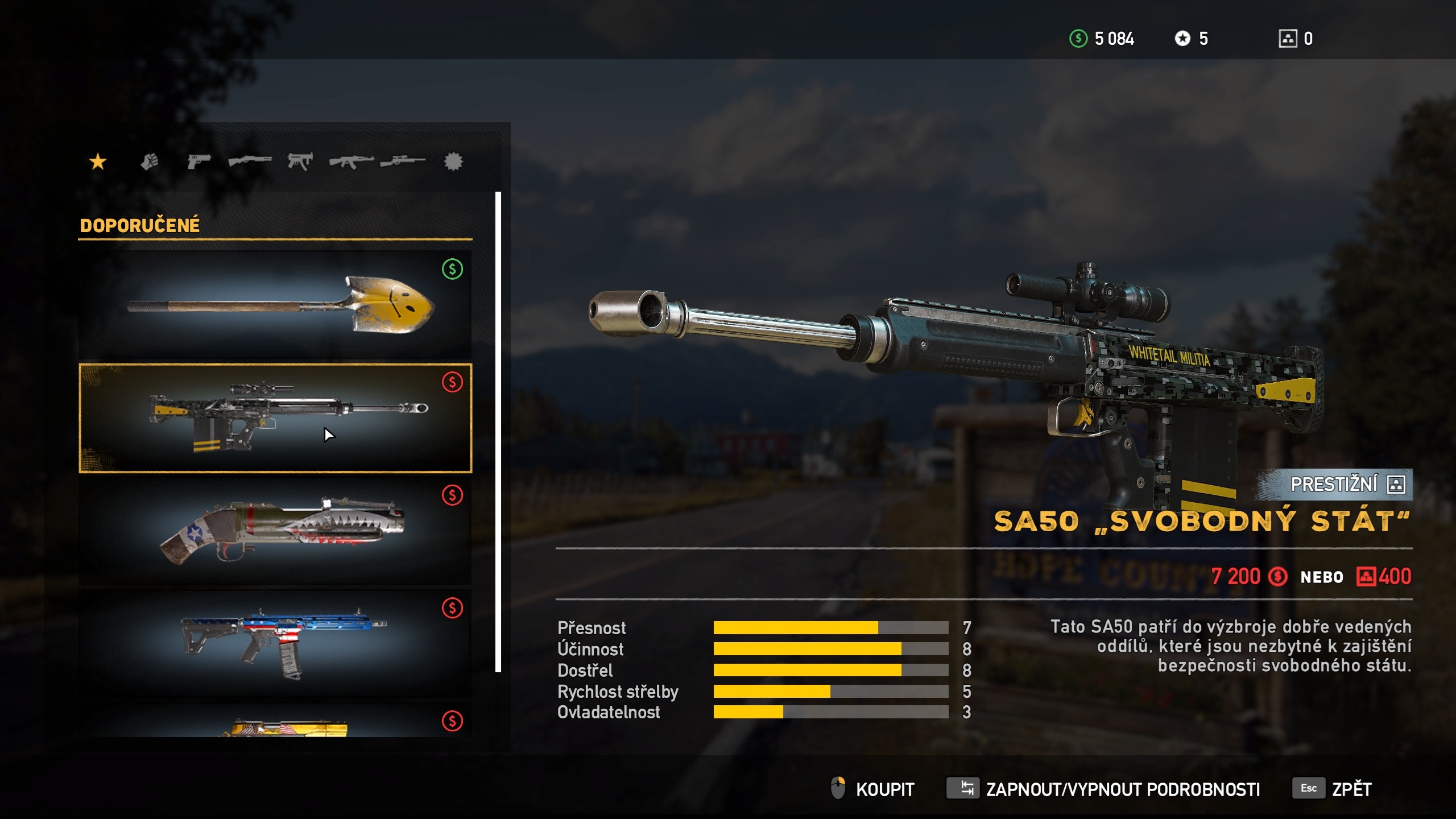Show the shotgun category tab
Image resolution: width=1456 pixels, height=819 pixels.
[250, 162]
